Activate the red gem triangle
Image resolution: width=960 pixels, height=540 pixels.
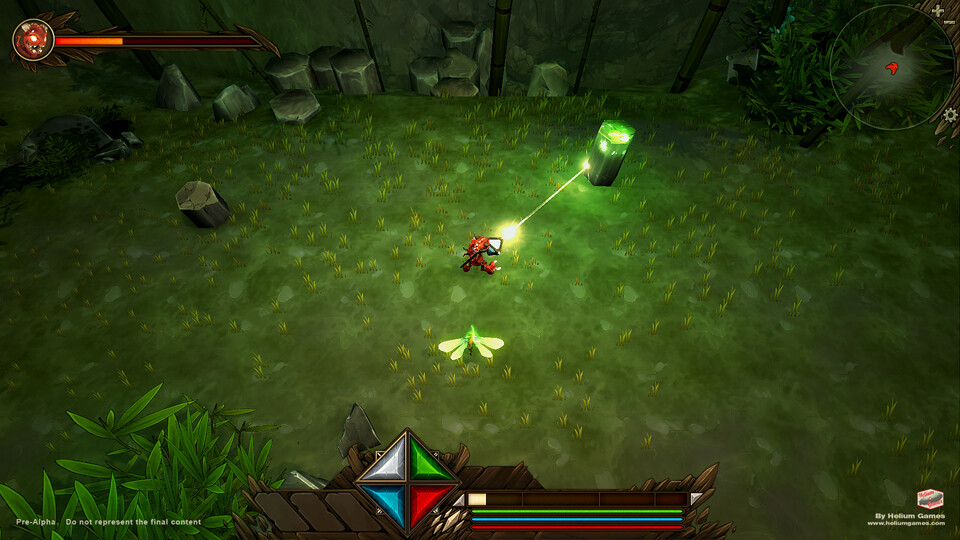pos(433,502)
